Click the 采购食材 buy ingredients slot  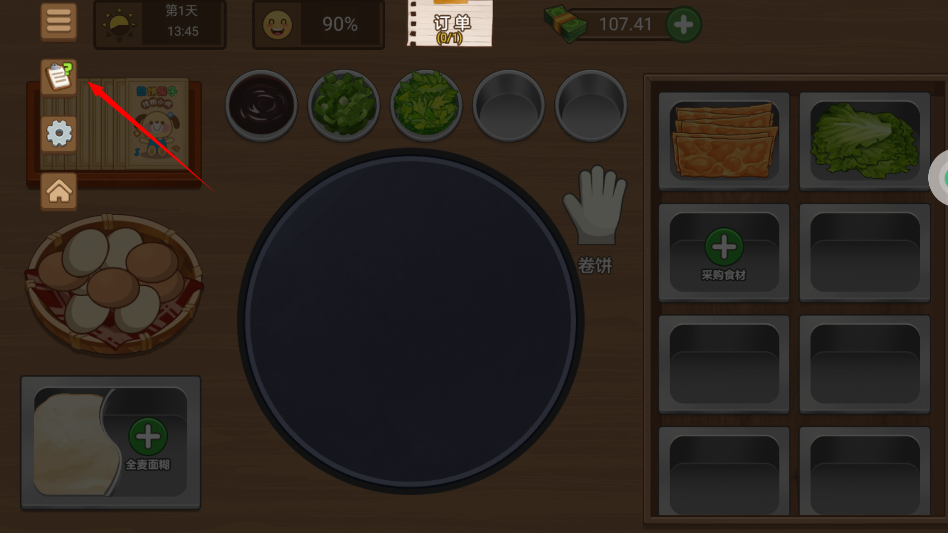coord(724,252)
